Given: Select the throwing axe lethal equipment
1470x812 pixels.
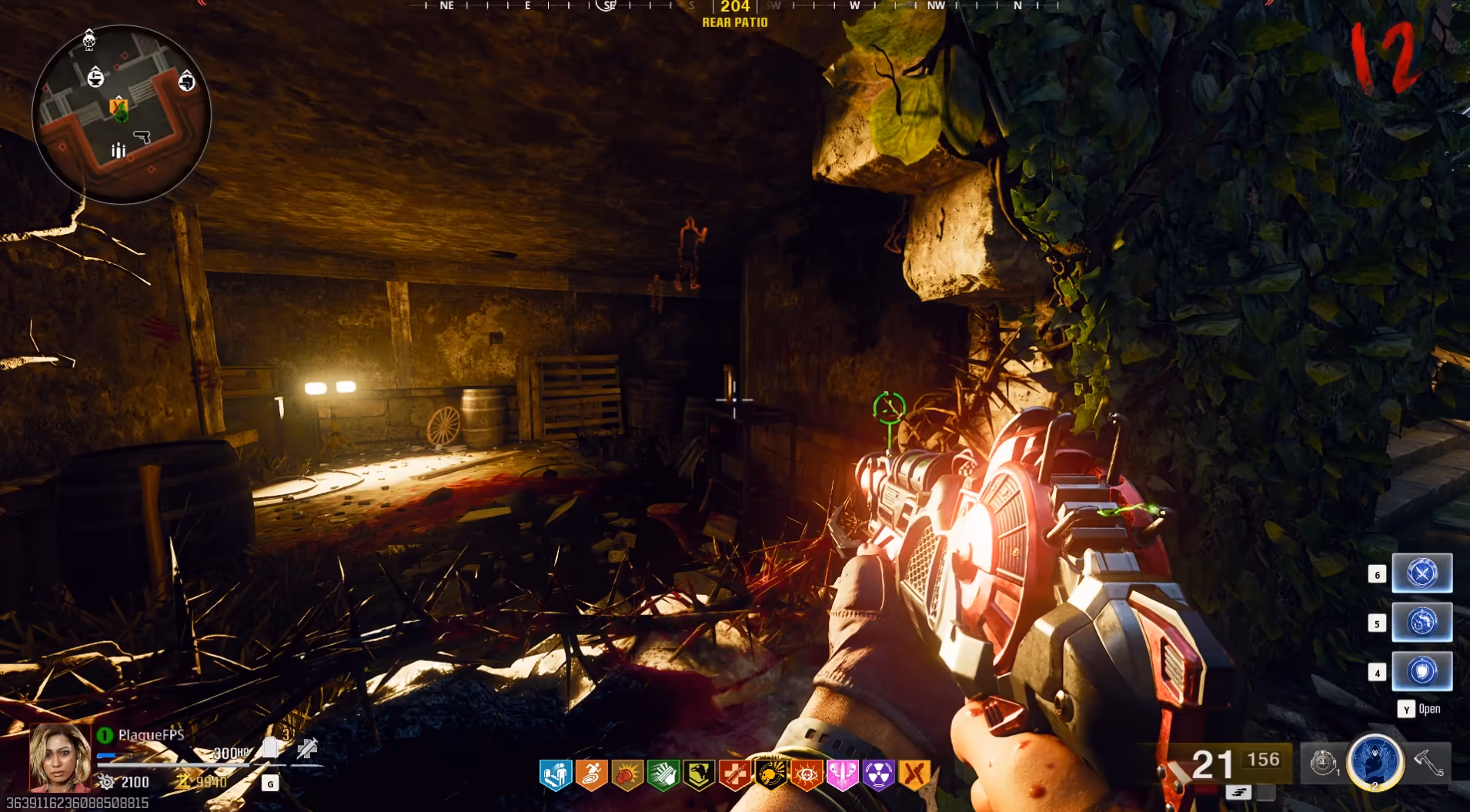Looking at the screenshot, I should (1428, 763).
